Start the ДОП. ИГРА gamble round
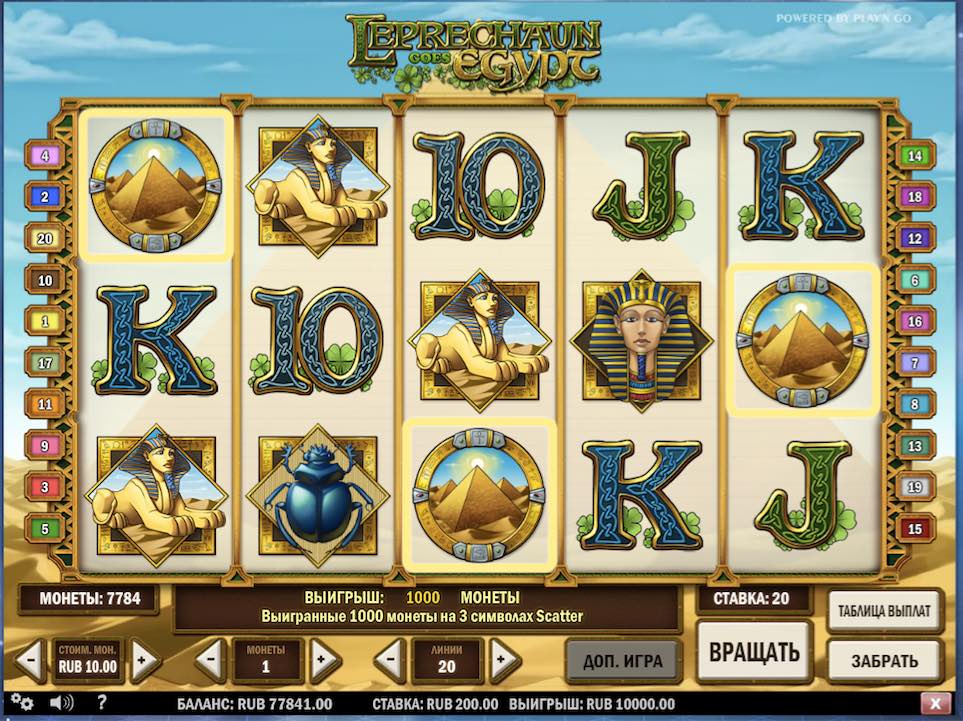 tap(623, 660)
